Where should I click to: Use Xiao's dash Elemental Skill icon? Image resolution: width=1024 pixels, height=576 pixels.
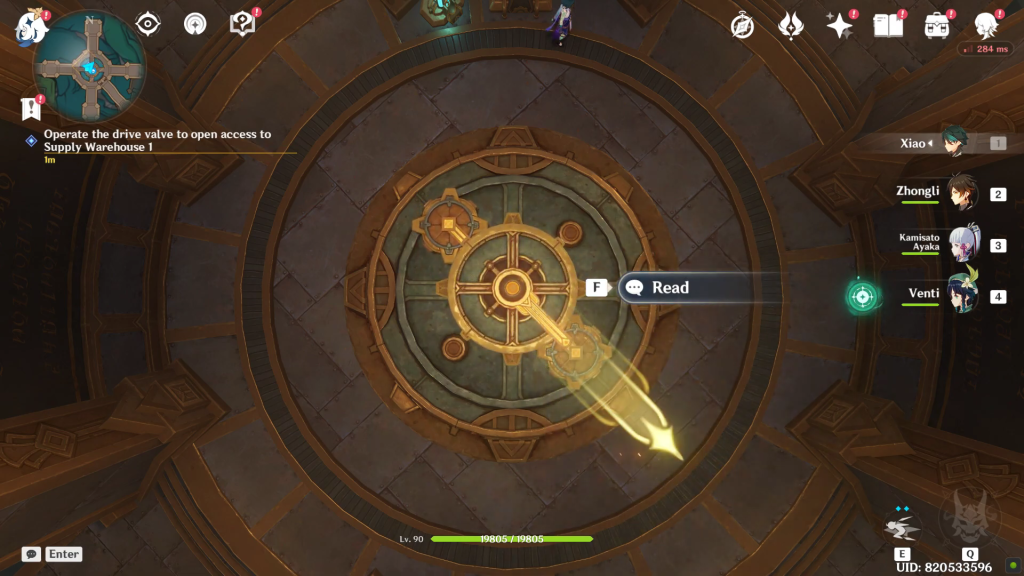click(x=901, y=527)
